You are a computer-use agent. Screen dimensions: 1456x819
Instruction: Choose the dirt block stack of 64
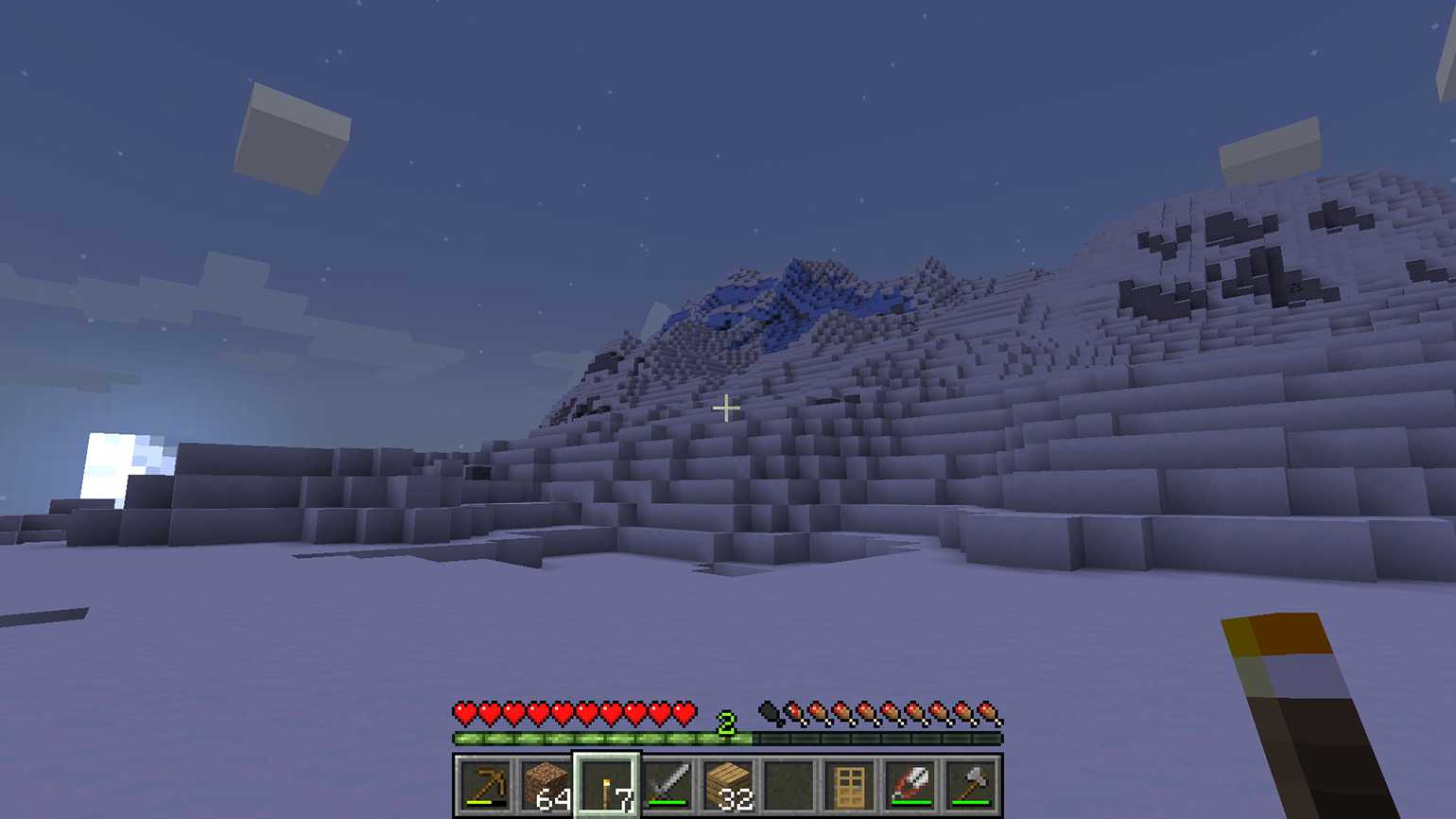click(546, 785)
